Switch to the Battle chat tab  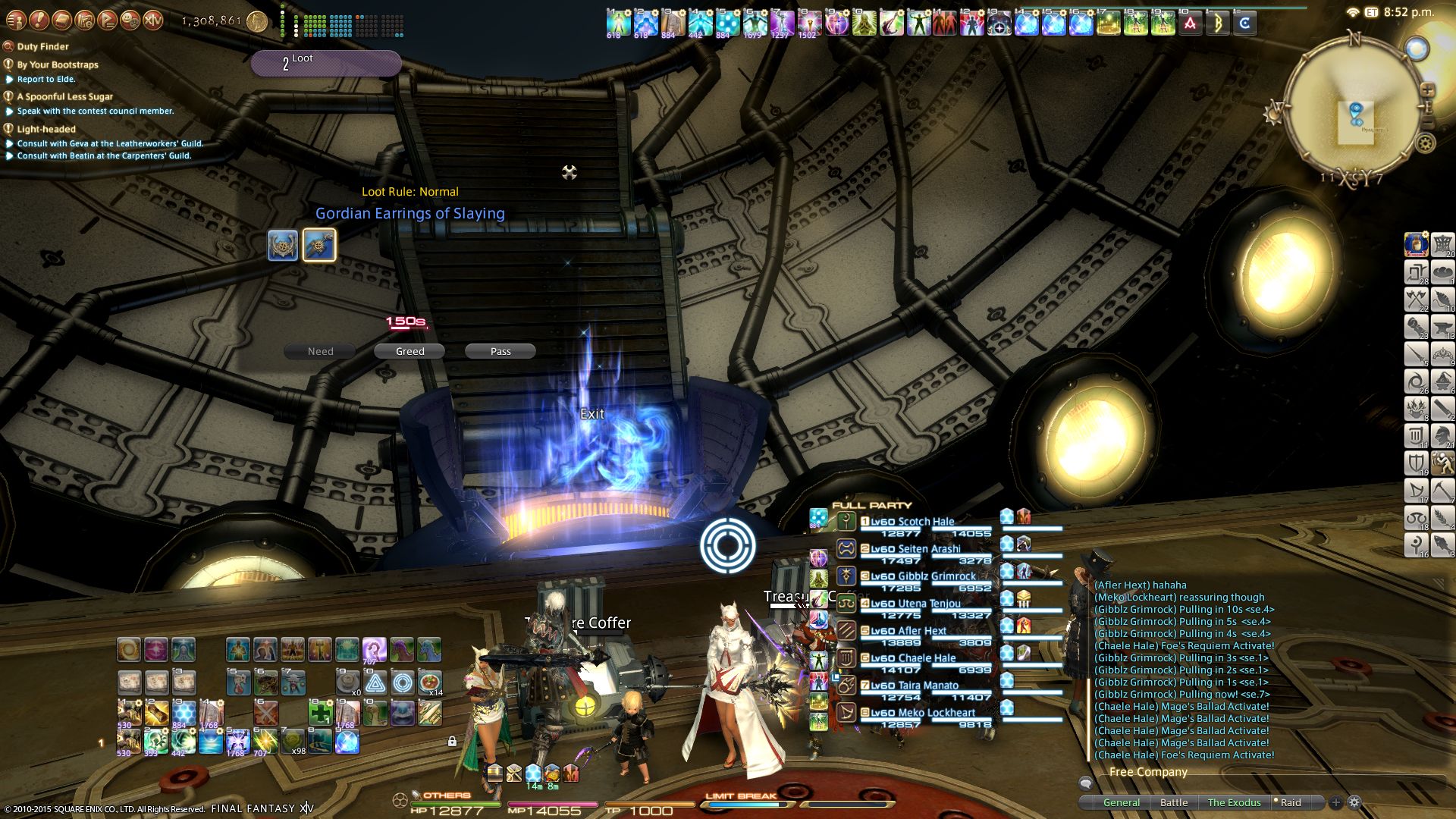pos(1174,802)
